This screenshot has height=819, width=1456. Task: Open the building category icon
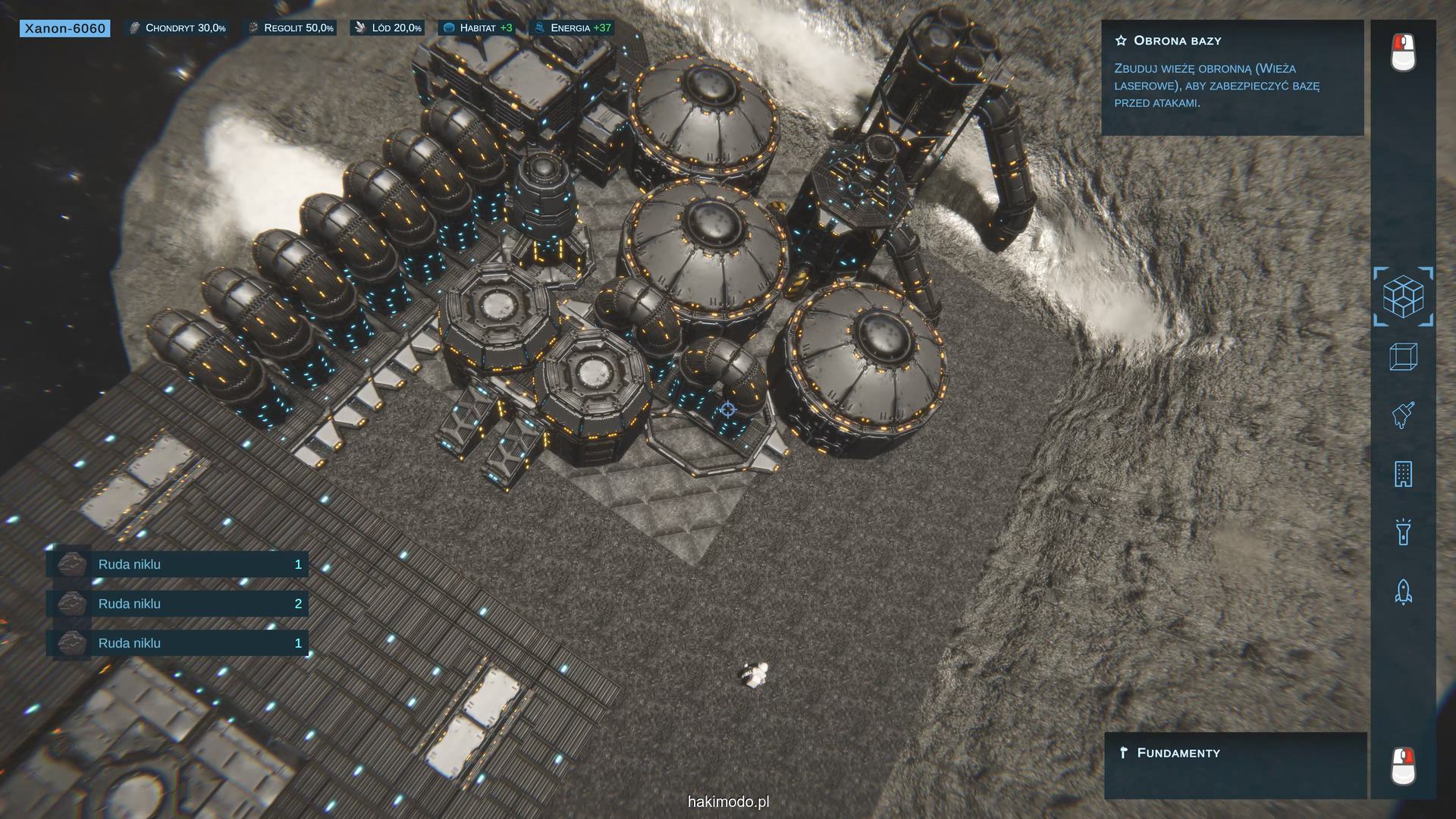click(x=1403, y=474)
